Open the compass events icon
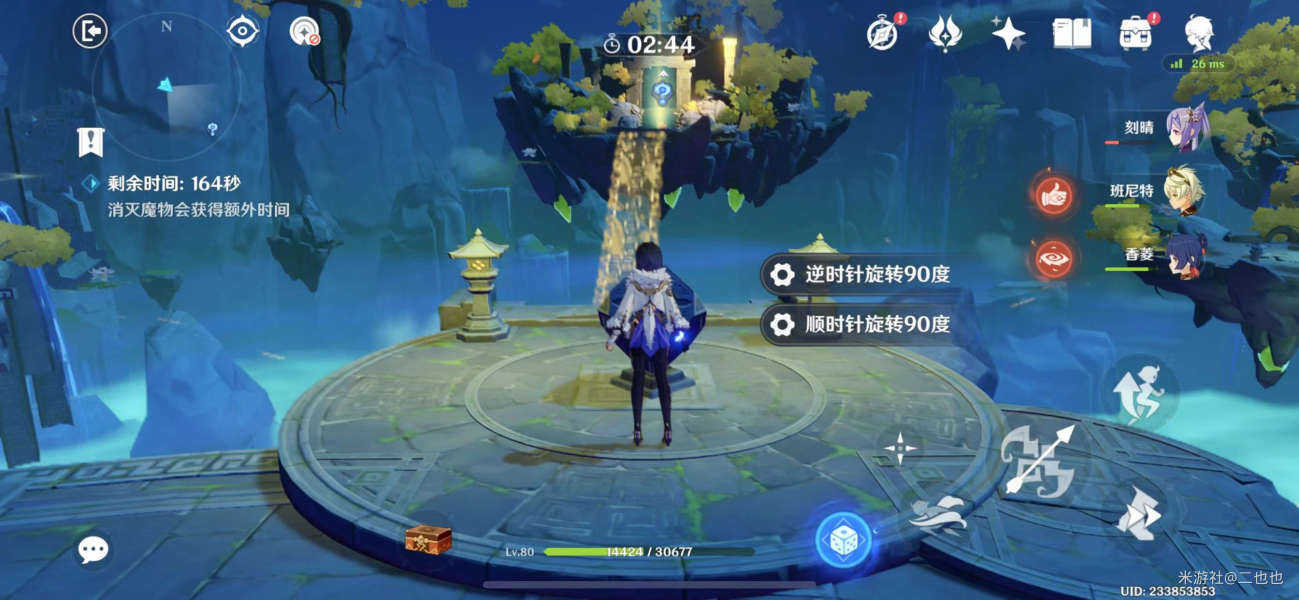 [x=882, y=34]
